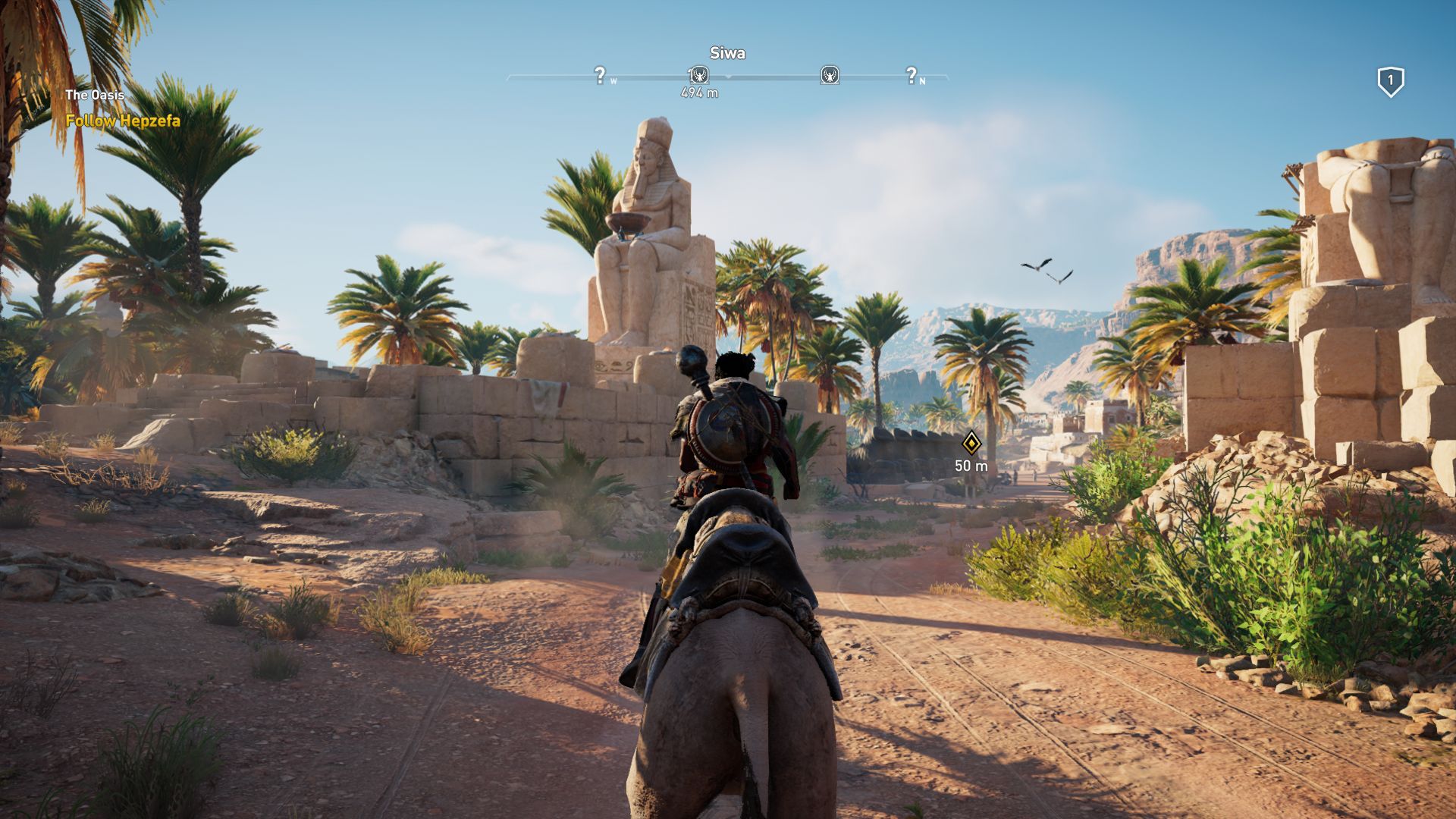The height and width of the screenshot is (819, 1456).
Task: Click the level 1 shield badge
Action: click(1390, 81)
